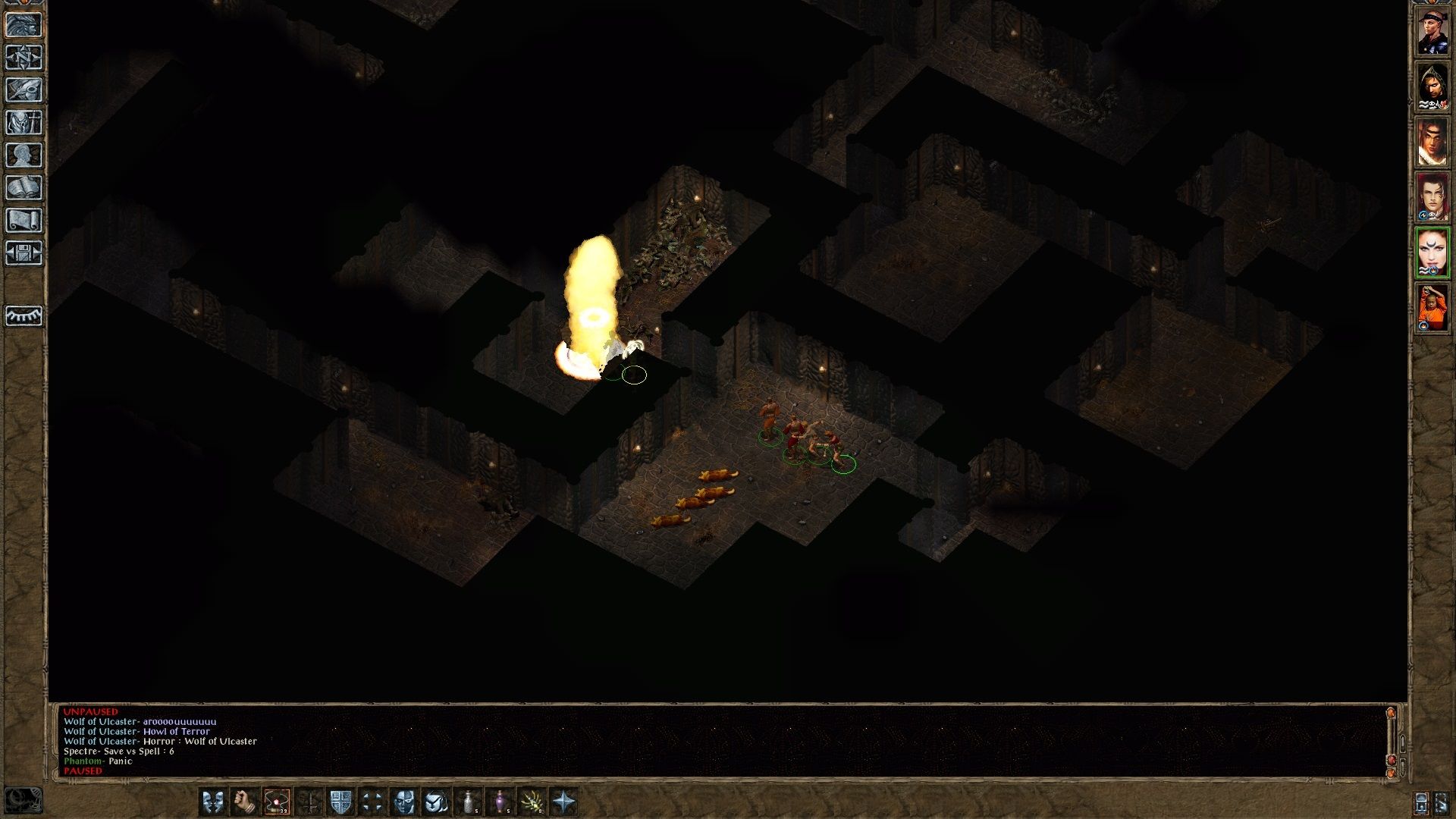View the Character Record profile icon

pyautogui.click(x=25, y=155)
